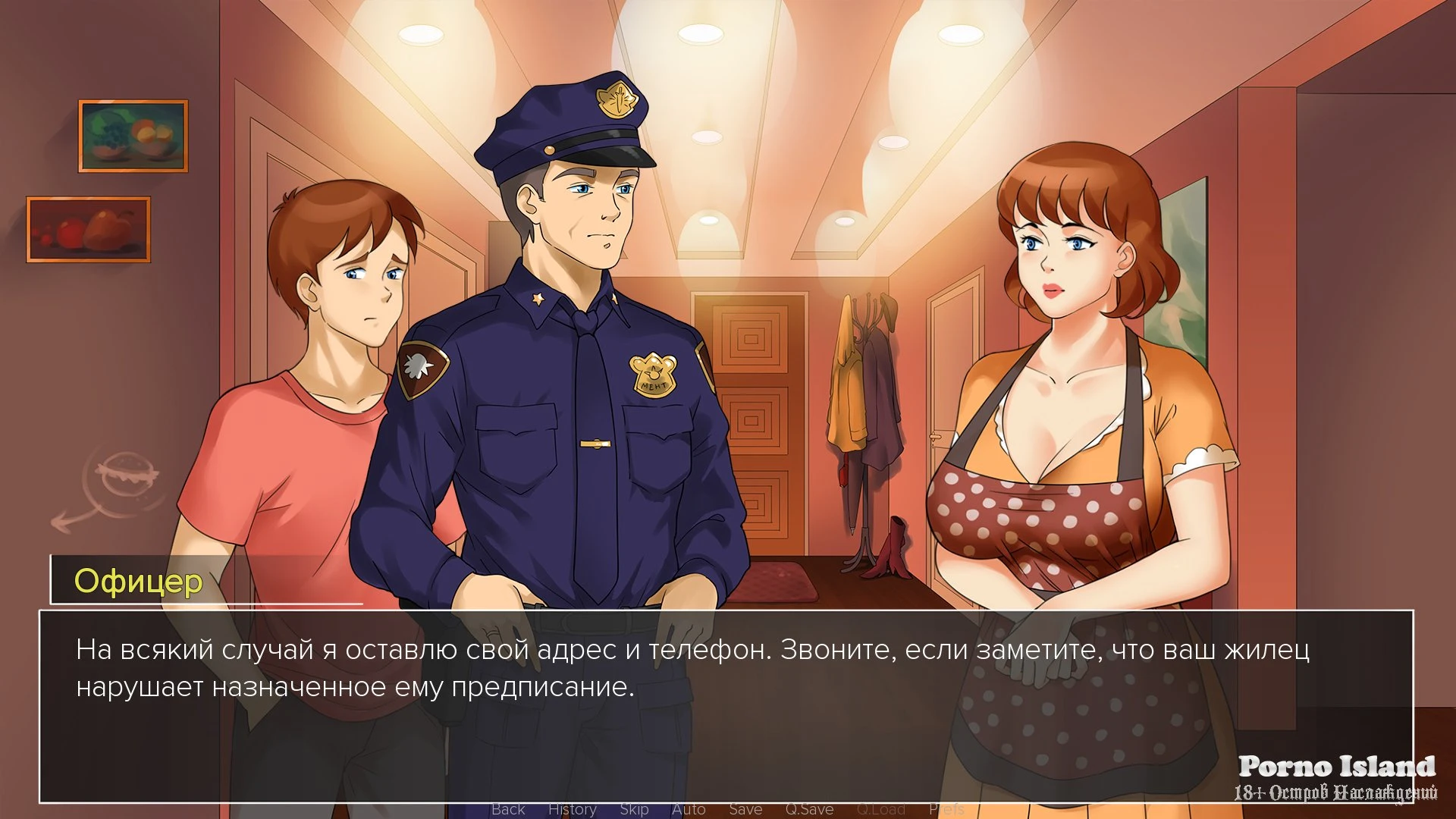
Task: Open the Prefs preferences menu
Action: (946, 809)
